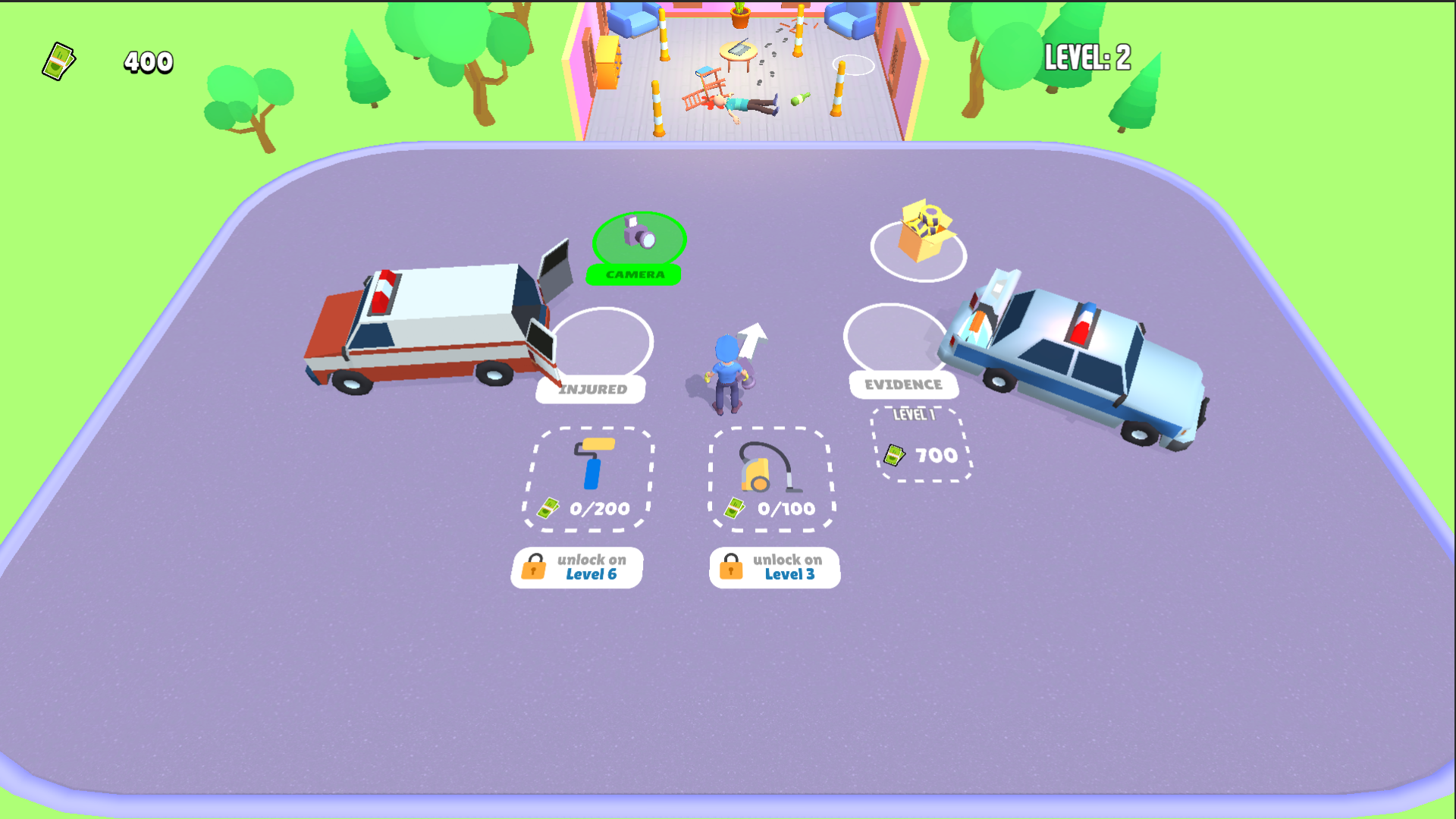Click the EVIDENCE drop zone label
This screenshot has height=819, width=1456.
point(905,384)
